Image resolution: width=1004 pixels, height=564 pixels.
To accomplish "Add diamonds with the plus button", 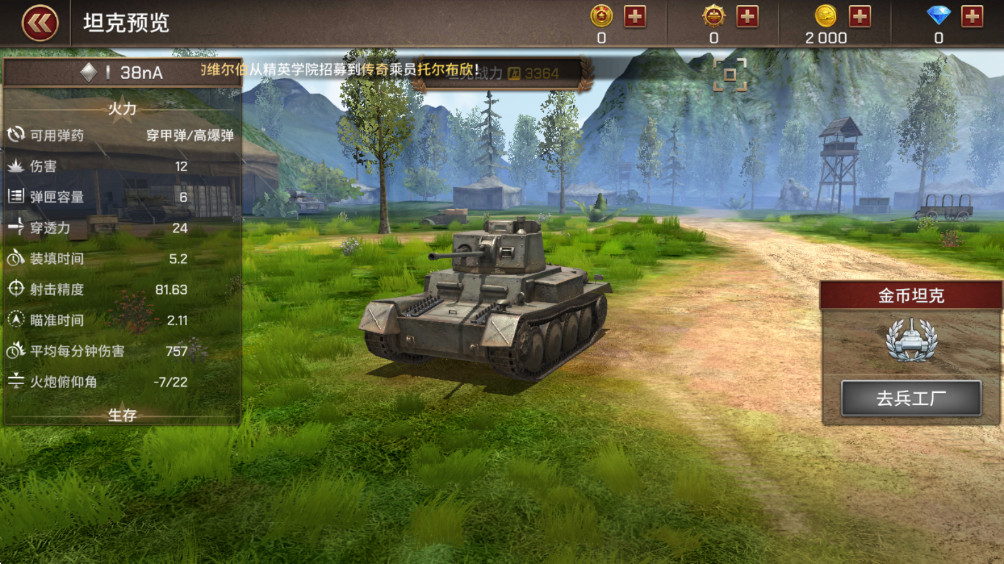I will pyautogui.click(x=972, y=16).
